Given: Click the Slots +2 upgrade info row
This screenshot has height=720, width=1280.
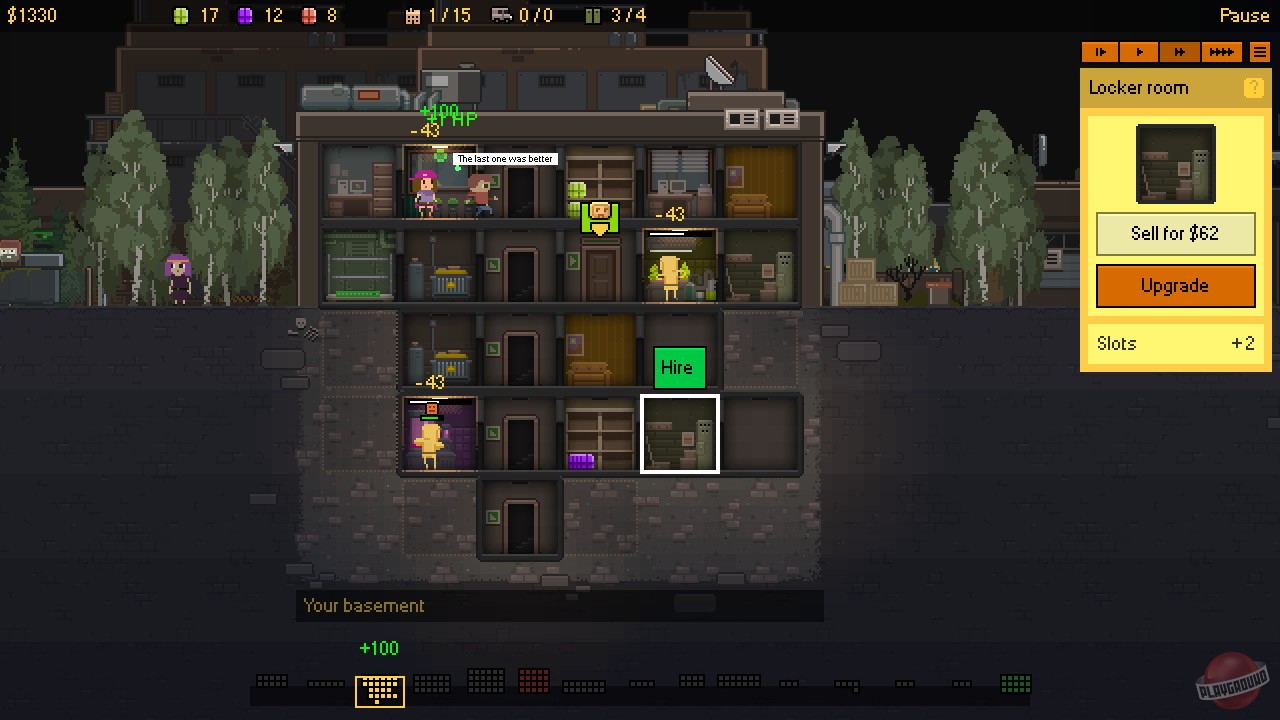Looking at the screenshot, I should (1176, 343).
